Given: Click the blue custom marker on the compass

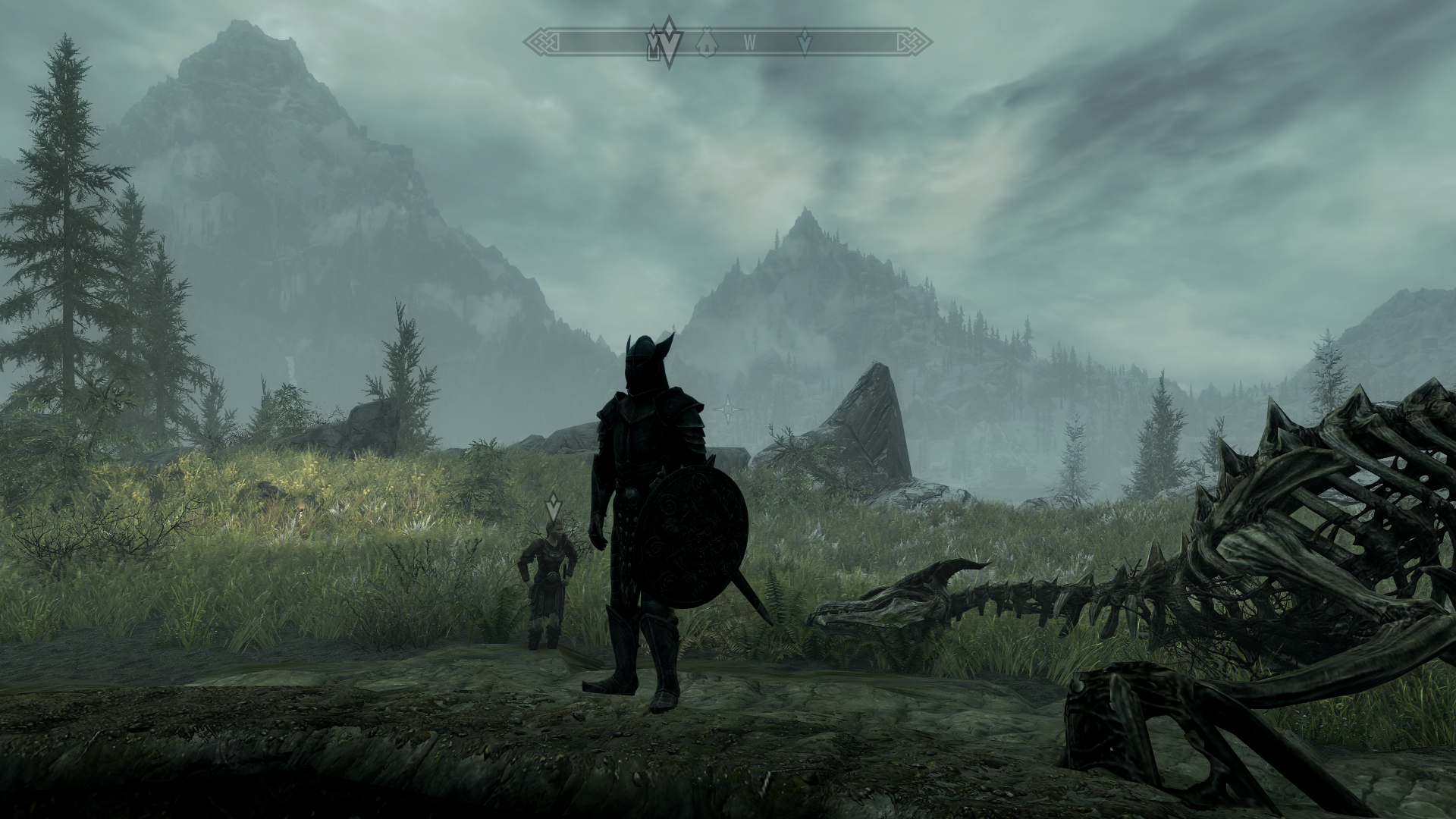Looking at the screenshot, I should [805, 42].
